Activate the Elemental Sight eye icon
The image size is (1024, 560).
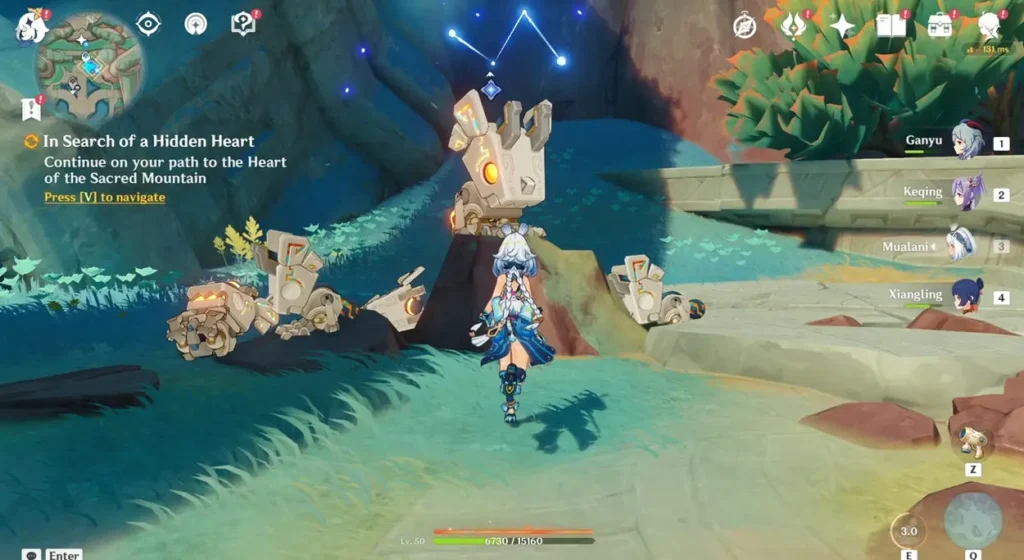point(148,24)
